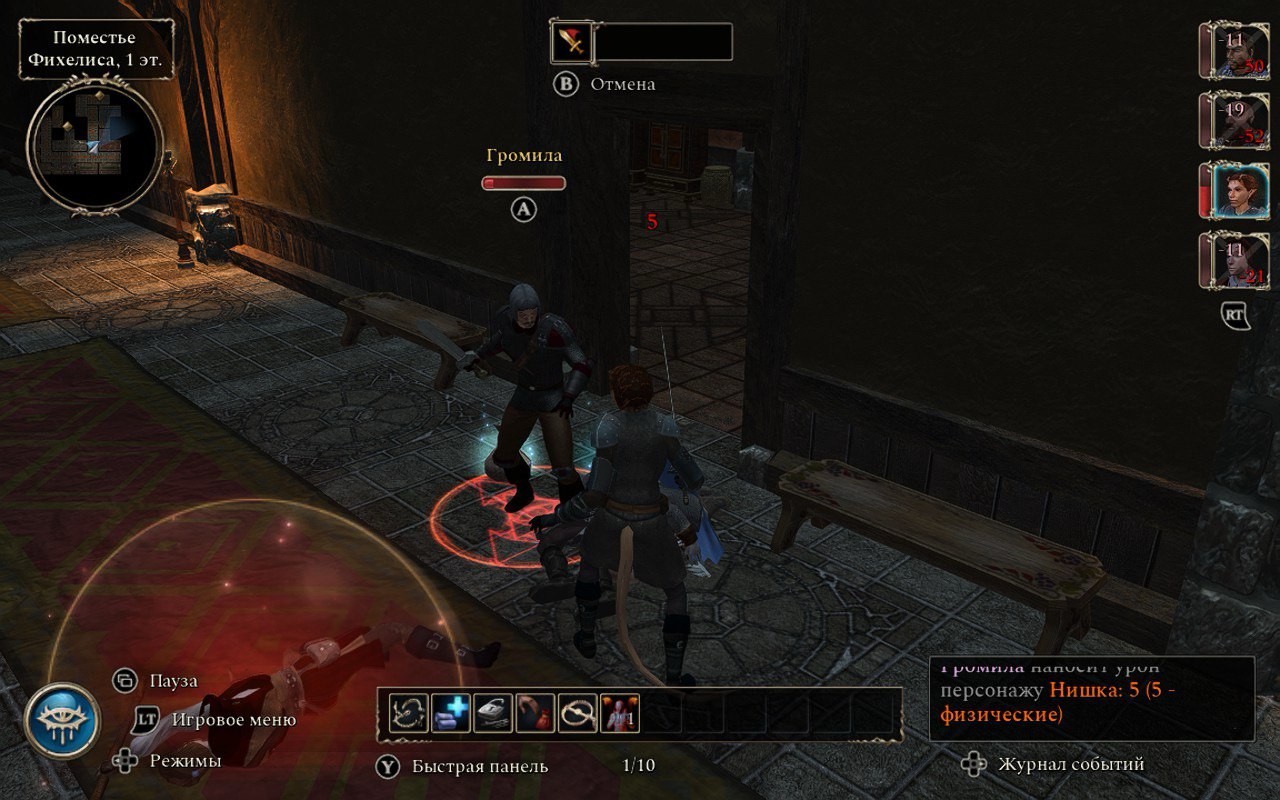Click the circular minimap
Viewport: 1280px width, 800px height.
[95, 147]
